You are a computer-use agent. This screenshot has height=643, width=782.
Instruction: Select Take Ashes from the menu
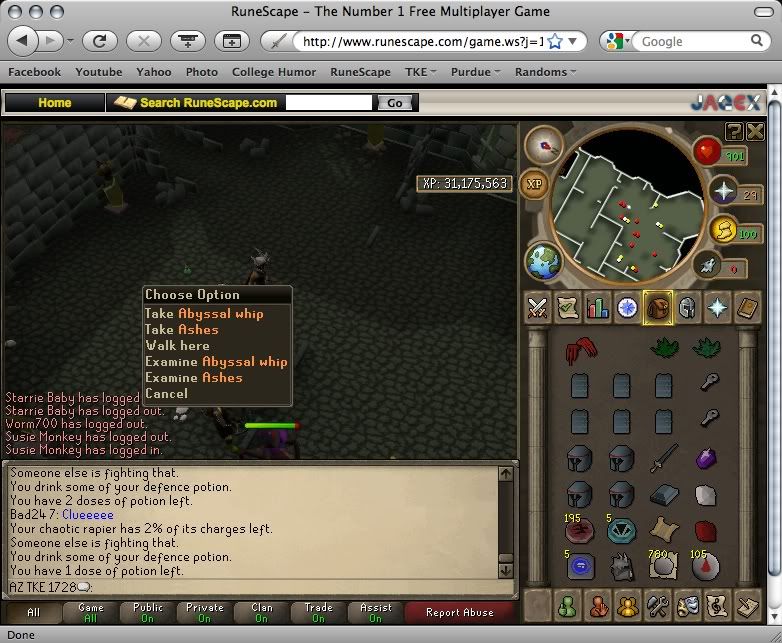coord(181,329)
